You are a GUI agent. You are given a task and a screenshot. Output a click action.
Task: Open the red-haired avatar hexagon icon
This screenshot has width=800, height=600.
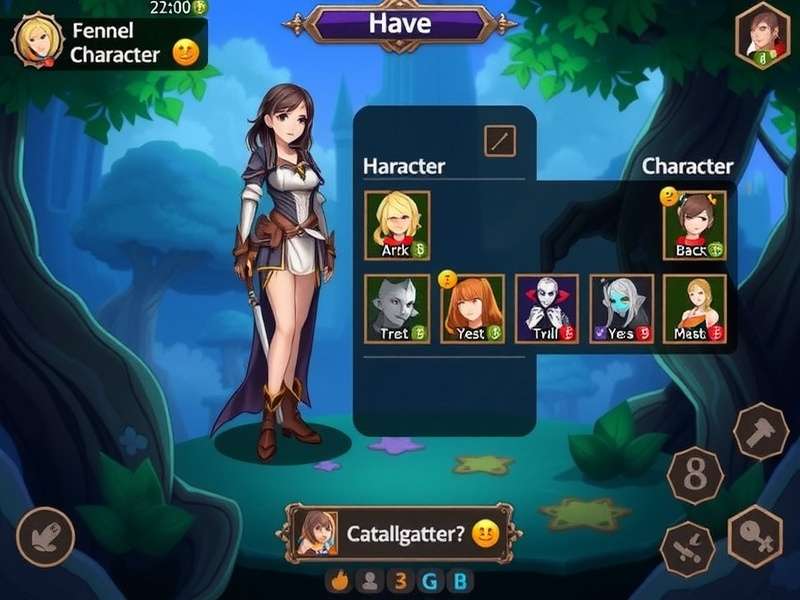[763, 37]
